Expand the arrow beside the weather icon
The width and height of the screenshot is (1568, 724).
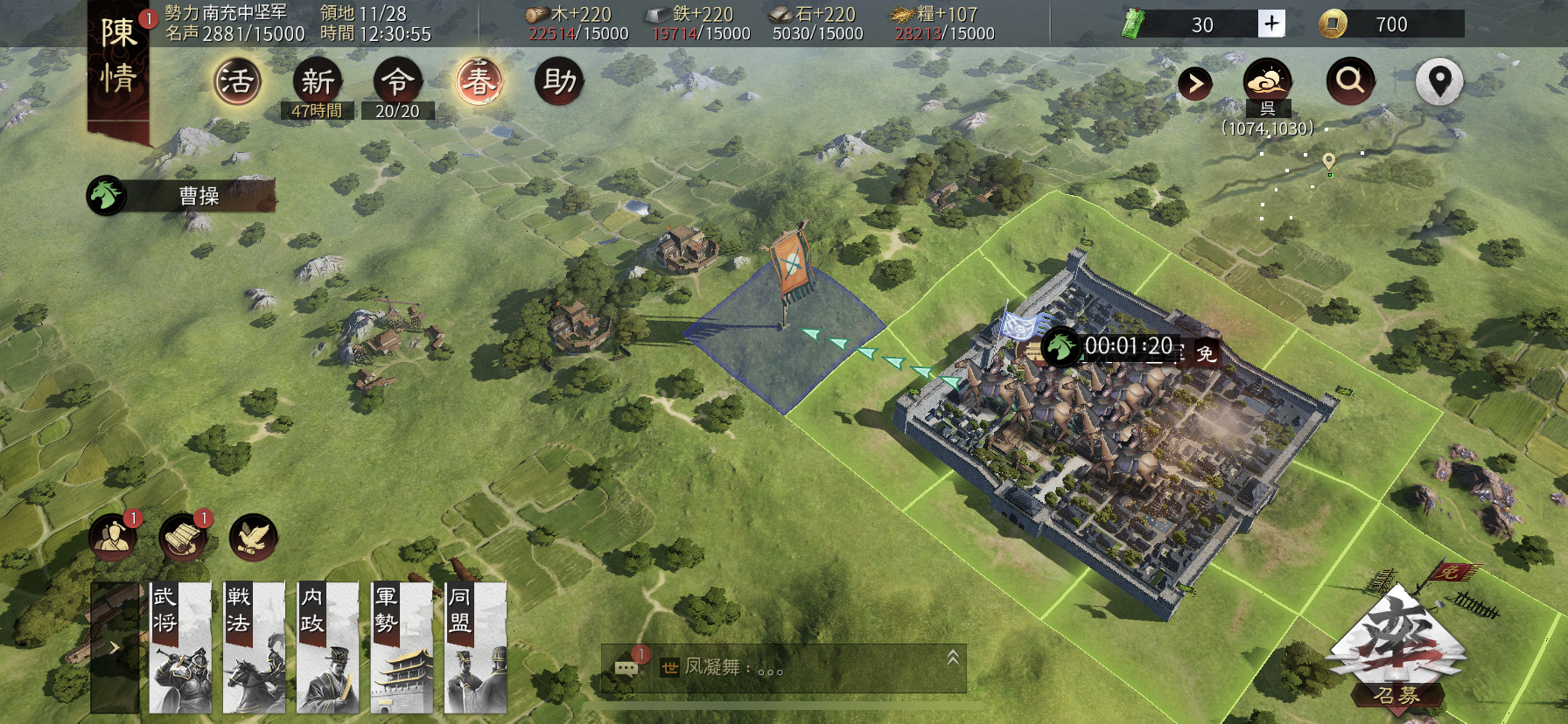coord(1195,84)
